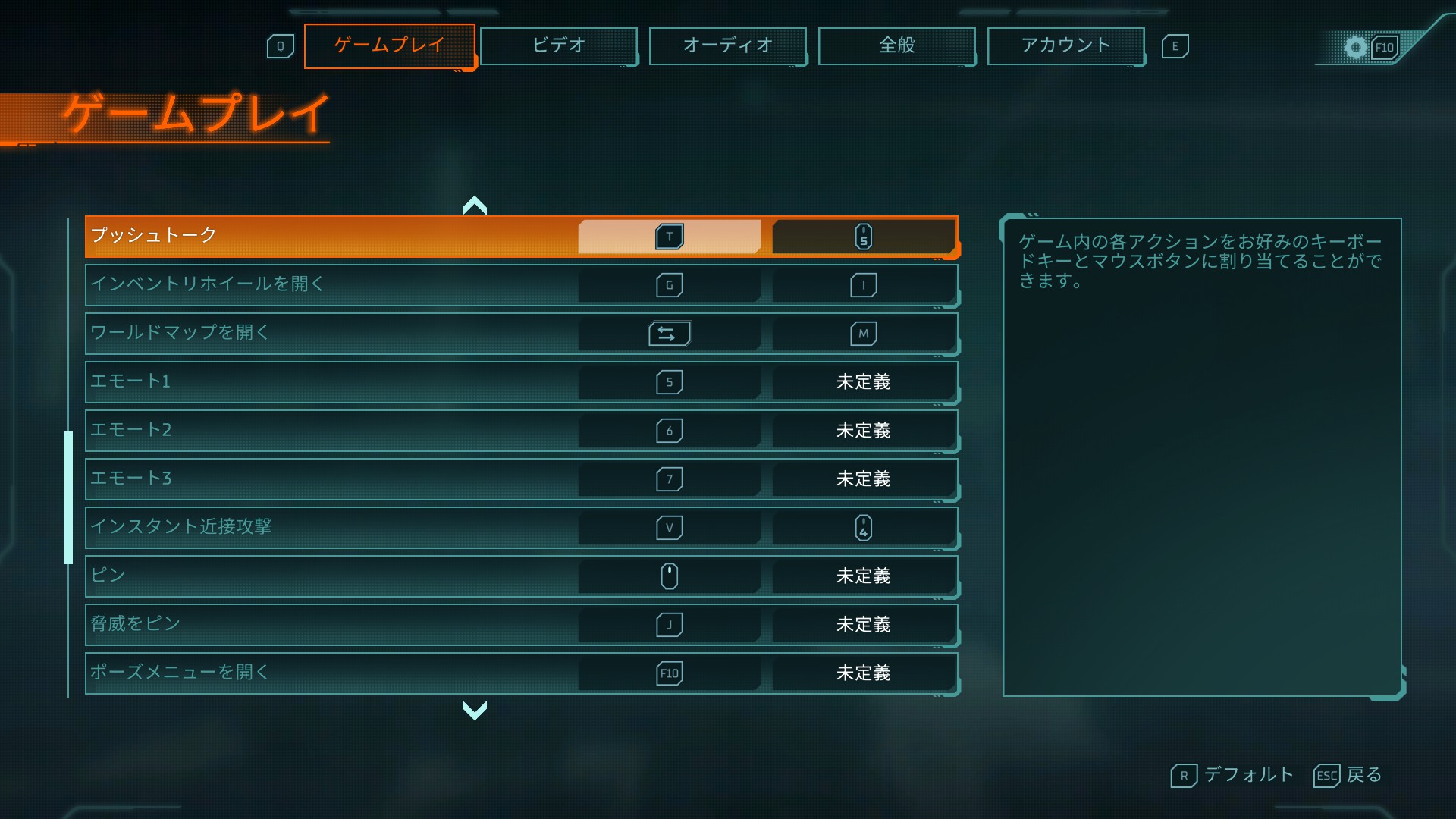Click the G key binding for インベントリホイールを開く
The image size is (1456, 819).
669,284
